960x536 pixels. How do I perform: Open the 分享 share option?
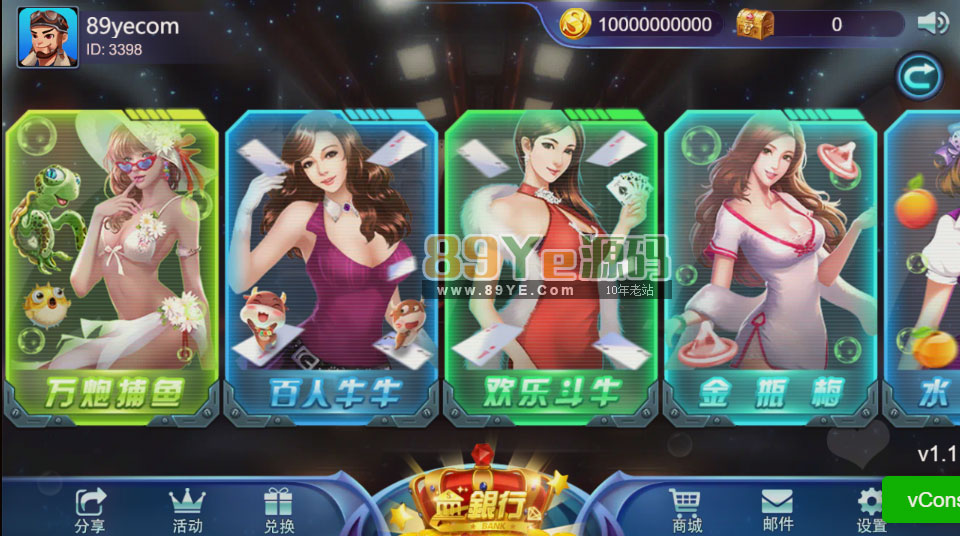click(90, 510)
